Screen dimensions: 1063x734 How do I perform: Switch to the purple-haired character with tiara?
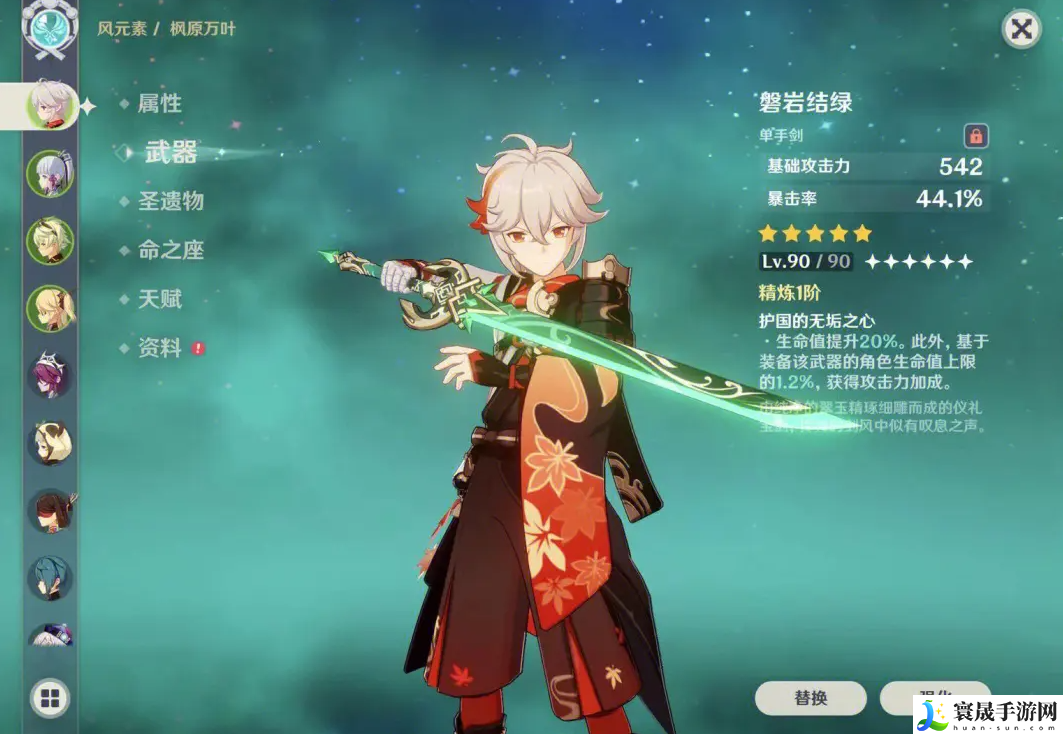[50, 375]
